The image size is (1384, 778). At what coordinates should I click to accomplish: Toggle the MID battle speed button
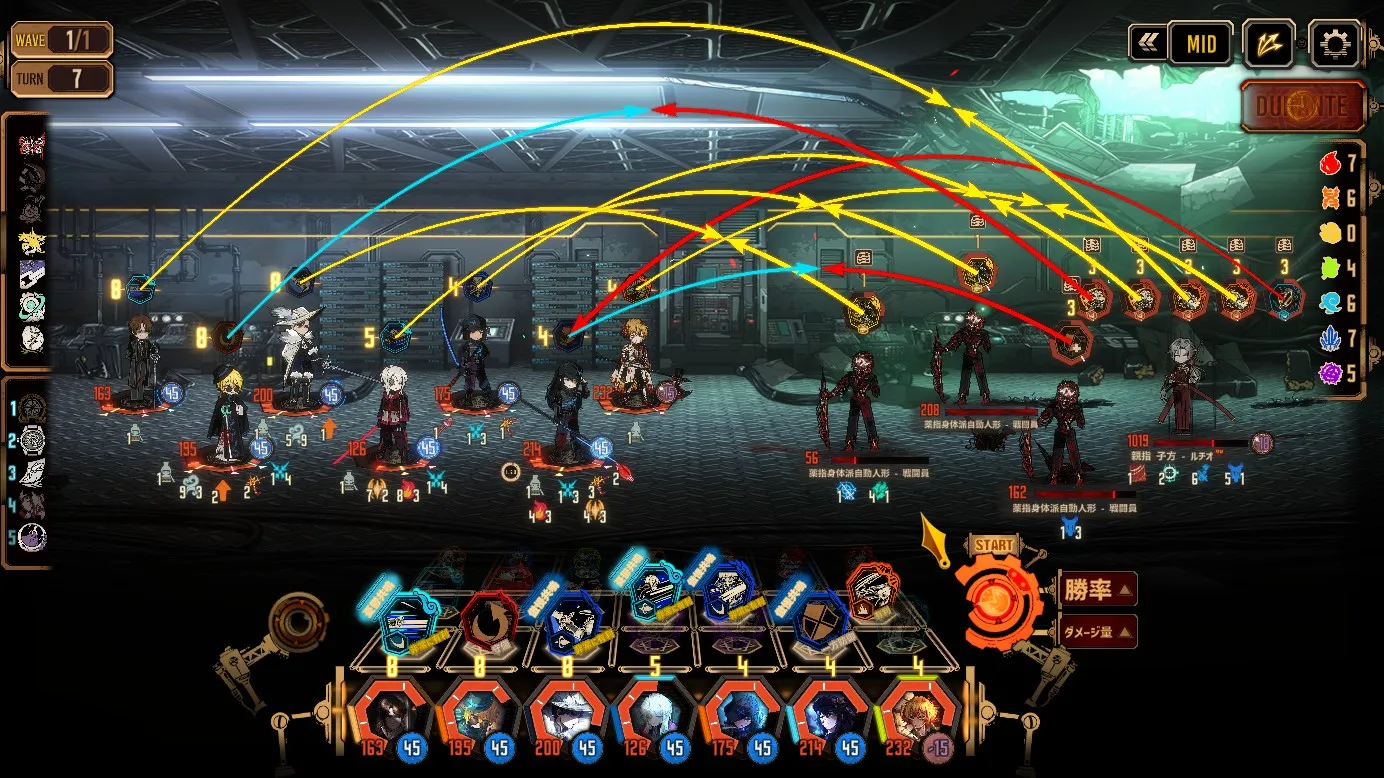1200,43
